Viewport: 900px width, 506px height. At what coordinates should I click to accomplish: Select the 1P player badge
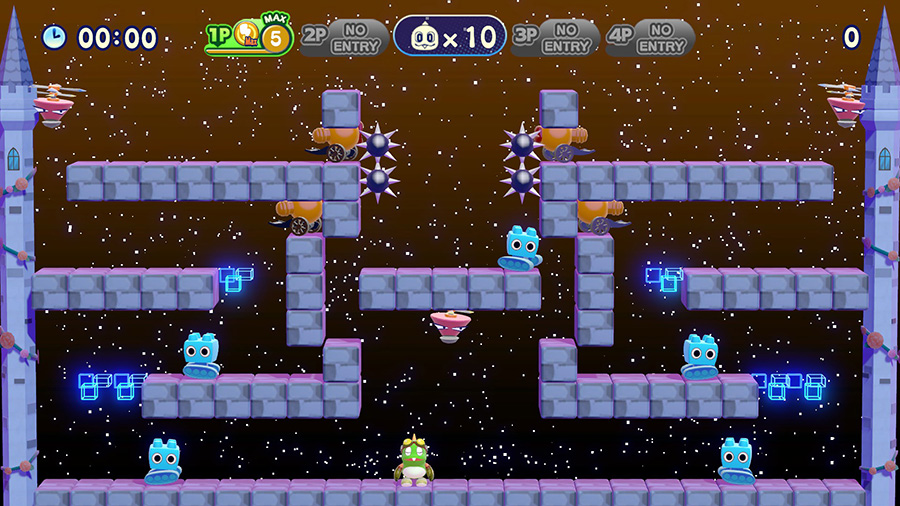tap(249, 37)
